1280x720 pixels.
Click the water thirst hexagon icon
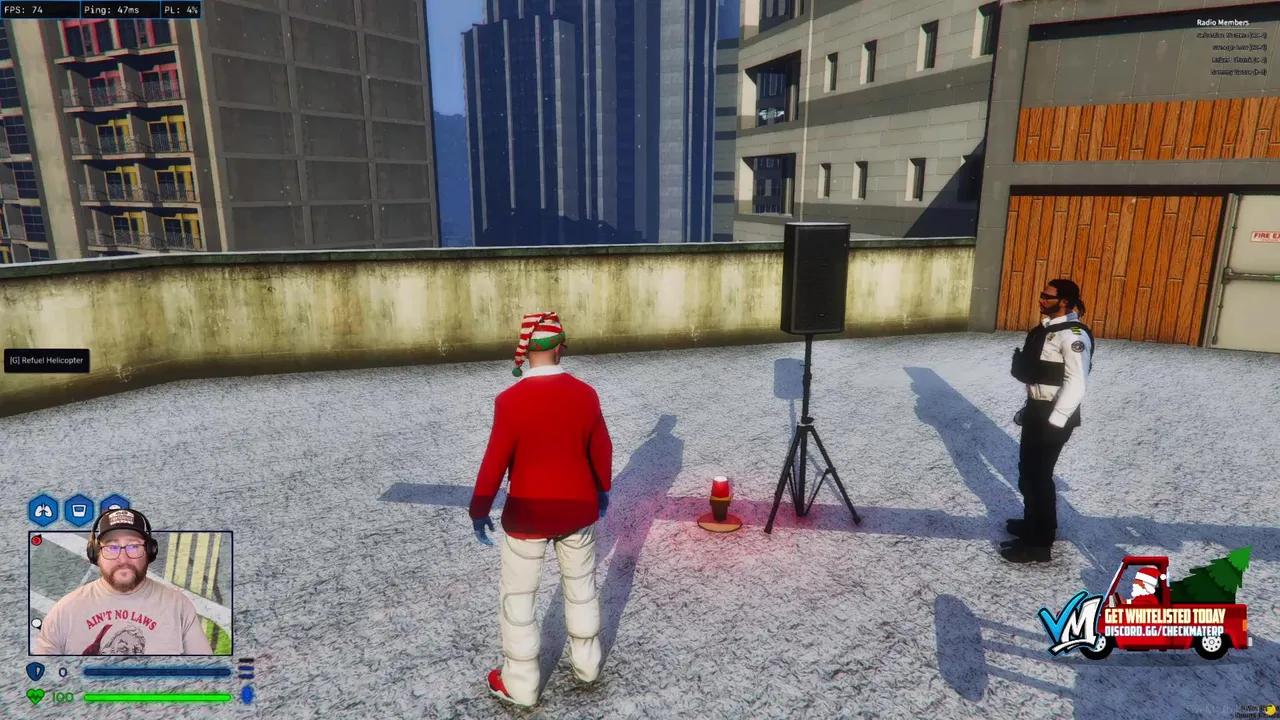point(80,508)
